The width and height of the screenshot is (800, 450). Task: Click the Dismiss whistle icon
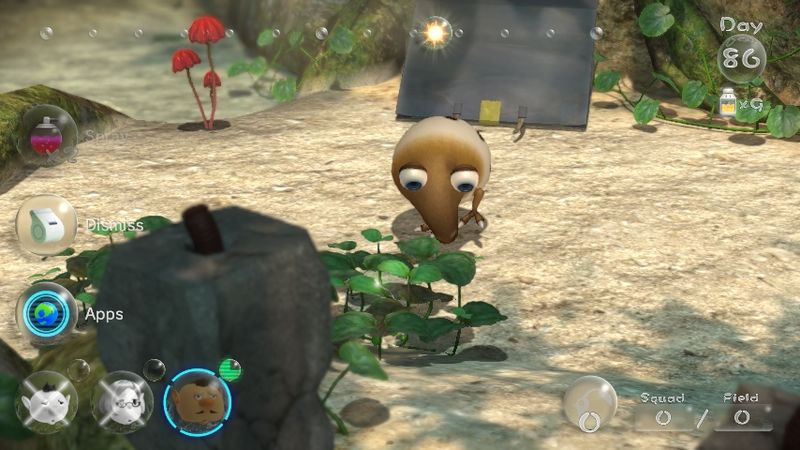pos(47,224)
